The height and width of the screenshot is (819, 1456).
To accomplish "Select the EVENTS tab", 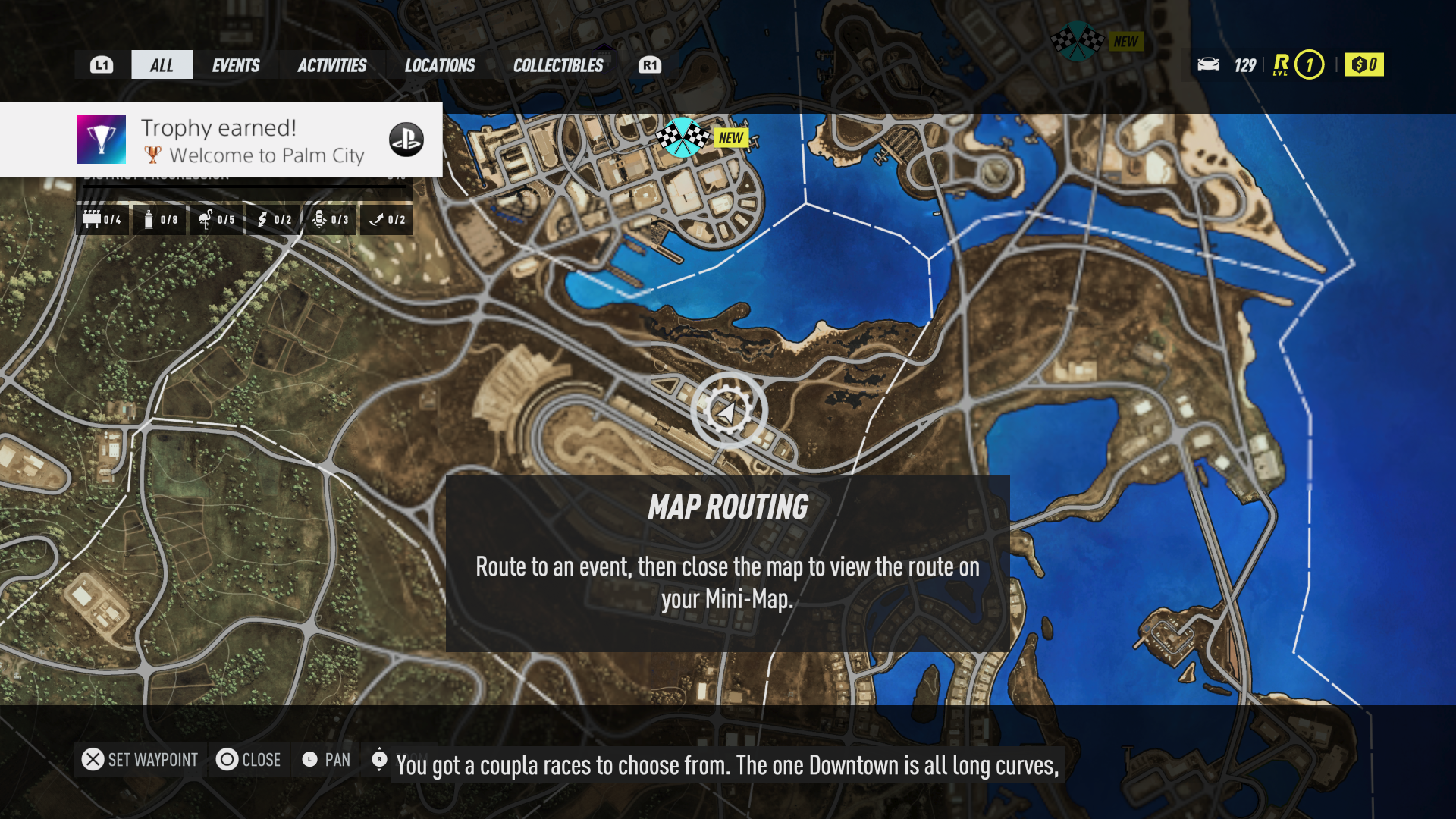I will tap(236, 65).
